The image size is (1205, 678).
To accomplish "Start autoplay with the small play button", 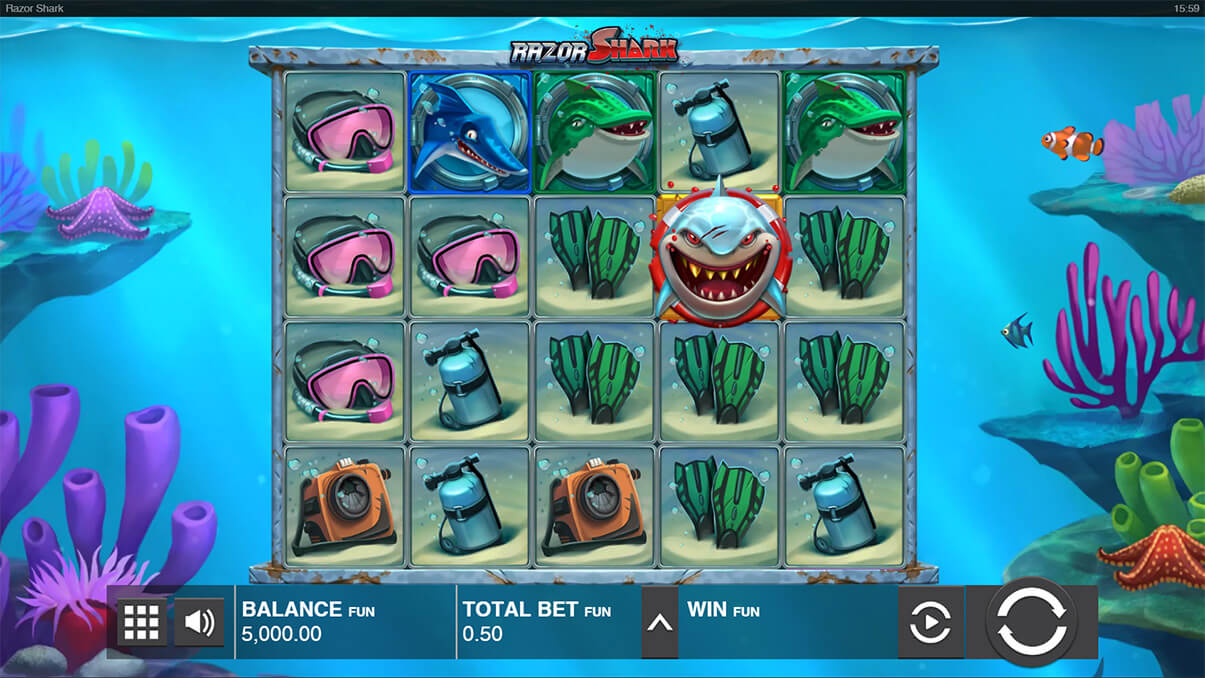I will 930,623.
